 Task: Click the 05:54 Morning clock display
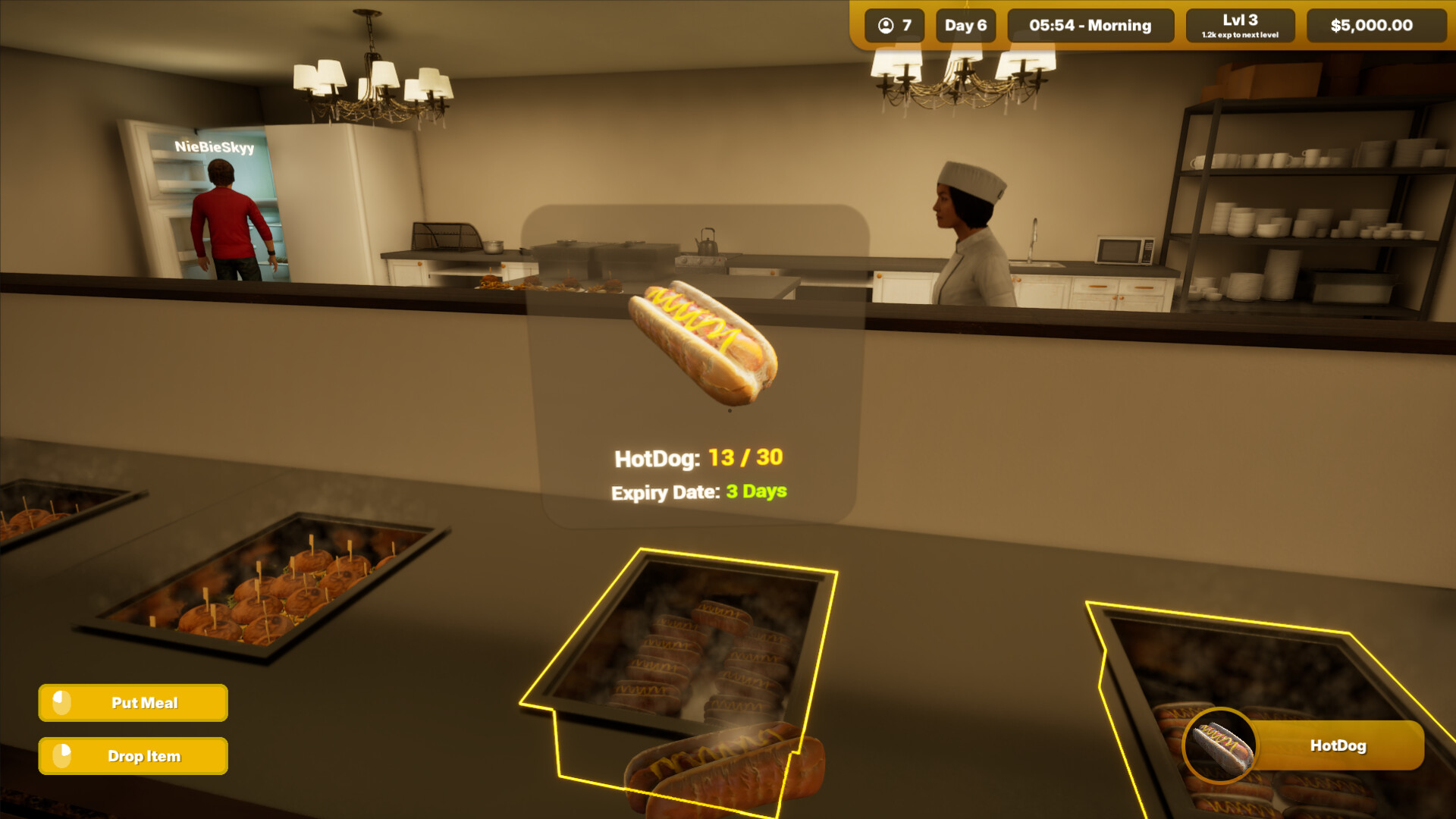point(1090,25)
